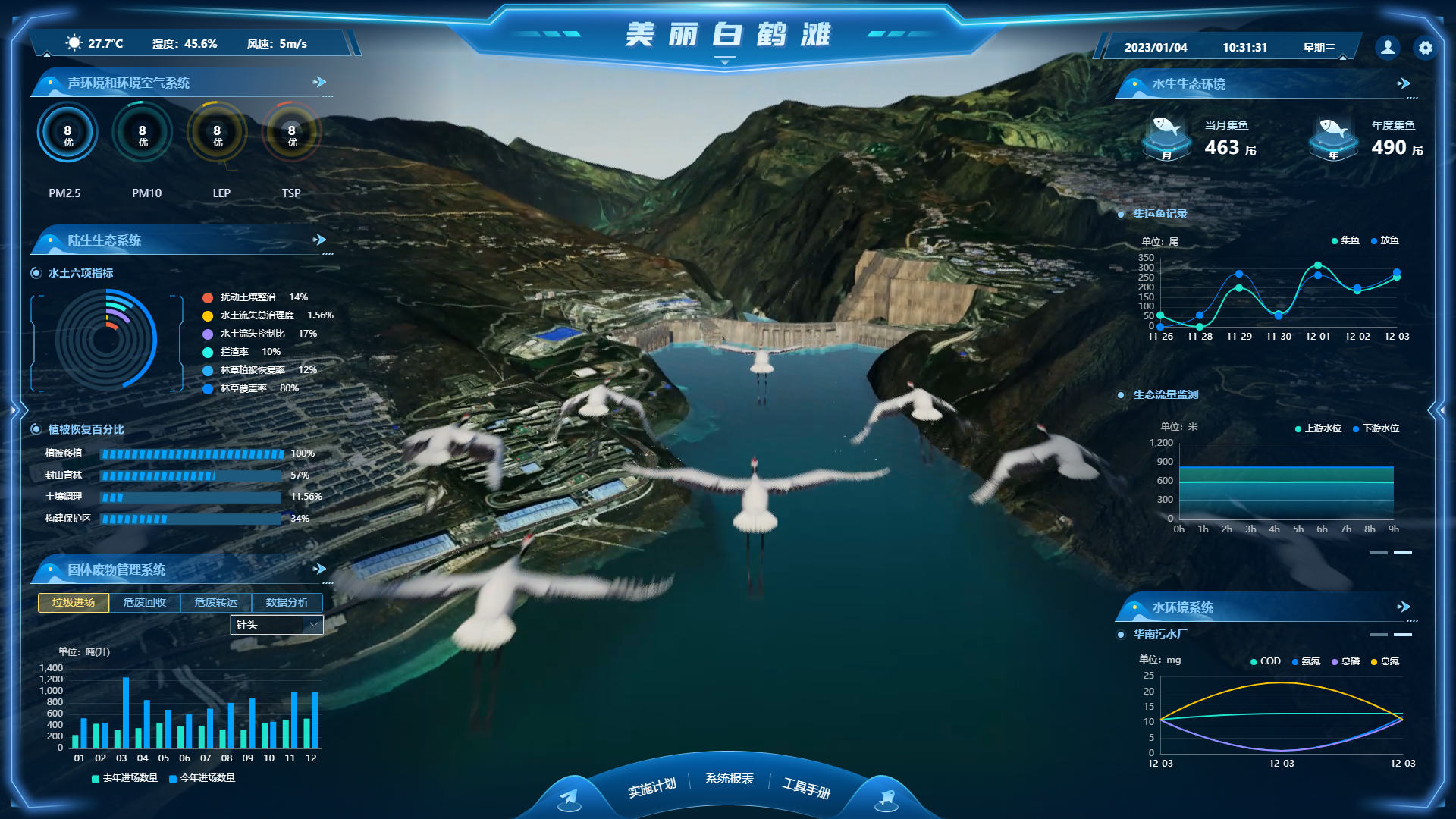Toggle the 集鱼 legend entry
The height and width of the screenshot is (819, 1456).
point(1345,240)
